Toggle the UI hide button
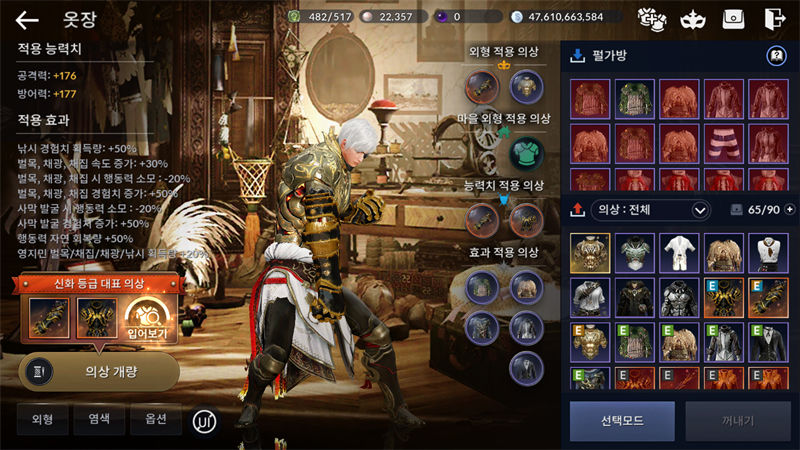The image size is (800, 450). [204, 421]
